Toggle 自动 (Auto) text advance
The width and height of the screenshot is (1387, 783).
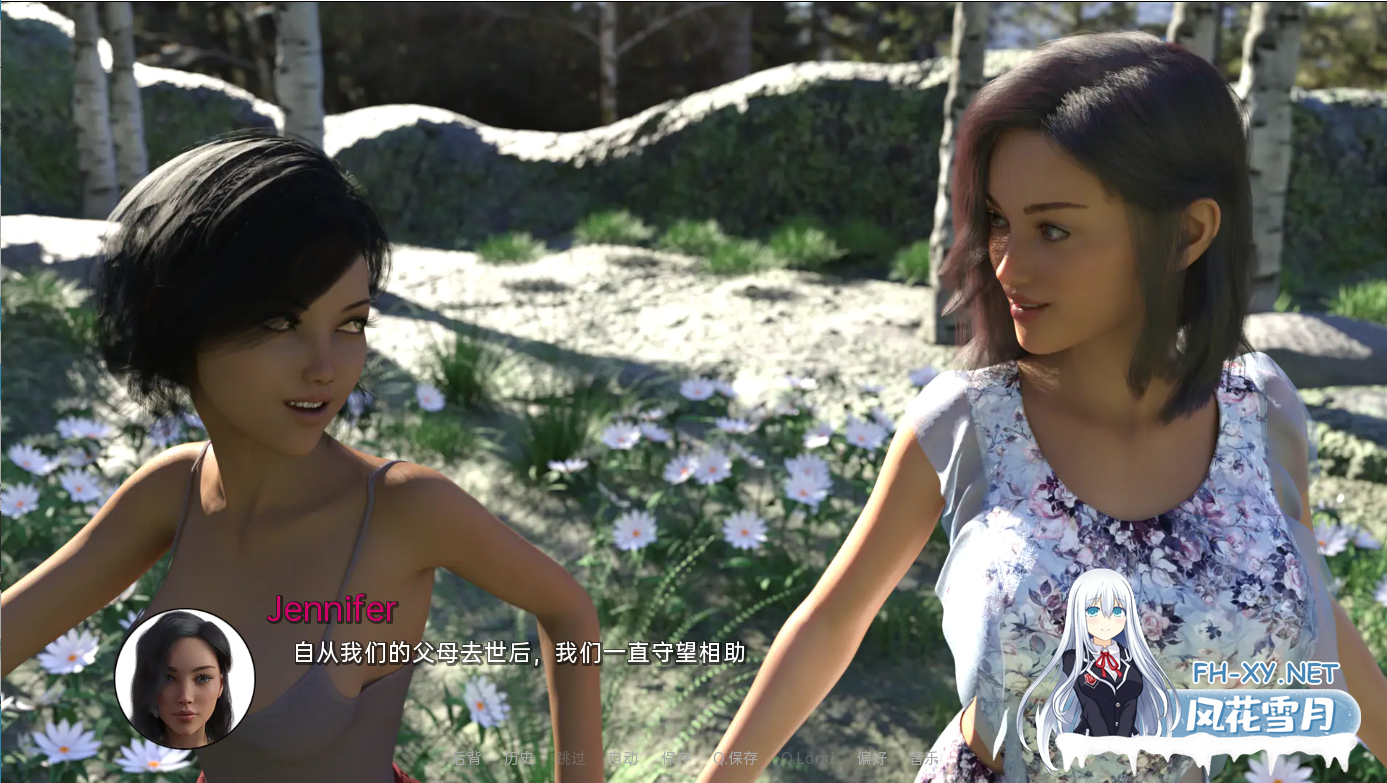[x=622, y=758]
